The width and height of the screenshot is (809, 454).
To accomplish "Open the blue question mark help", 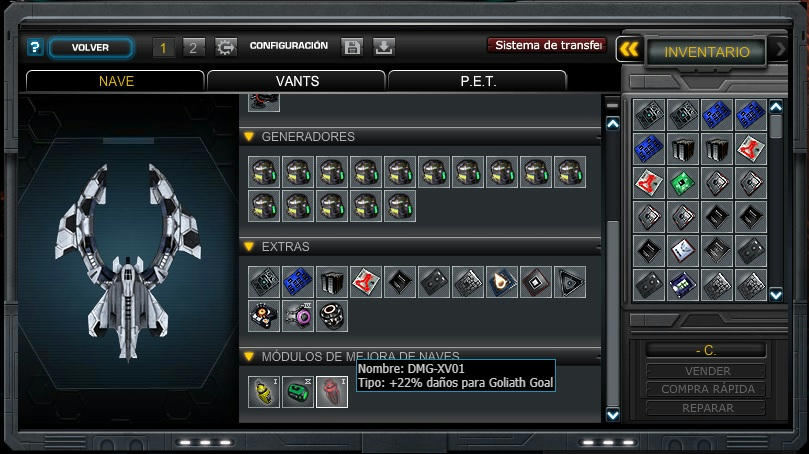I will pos(35,47).
